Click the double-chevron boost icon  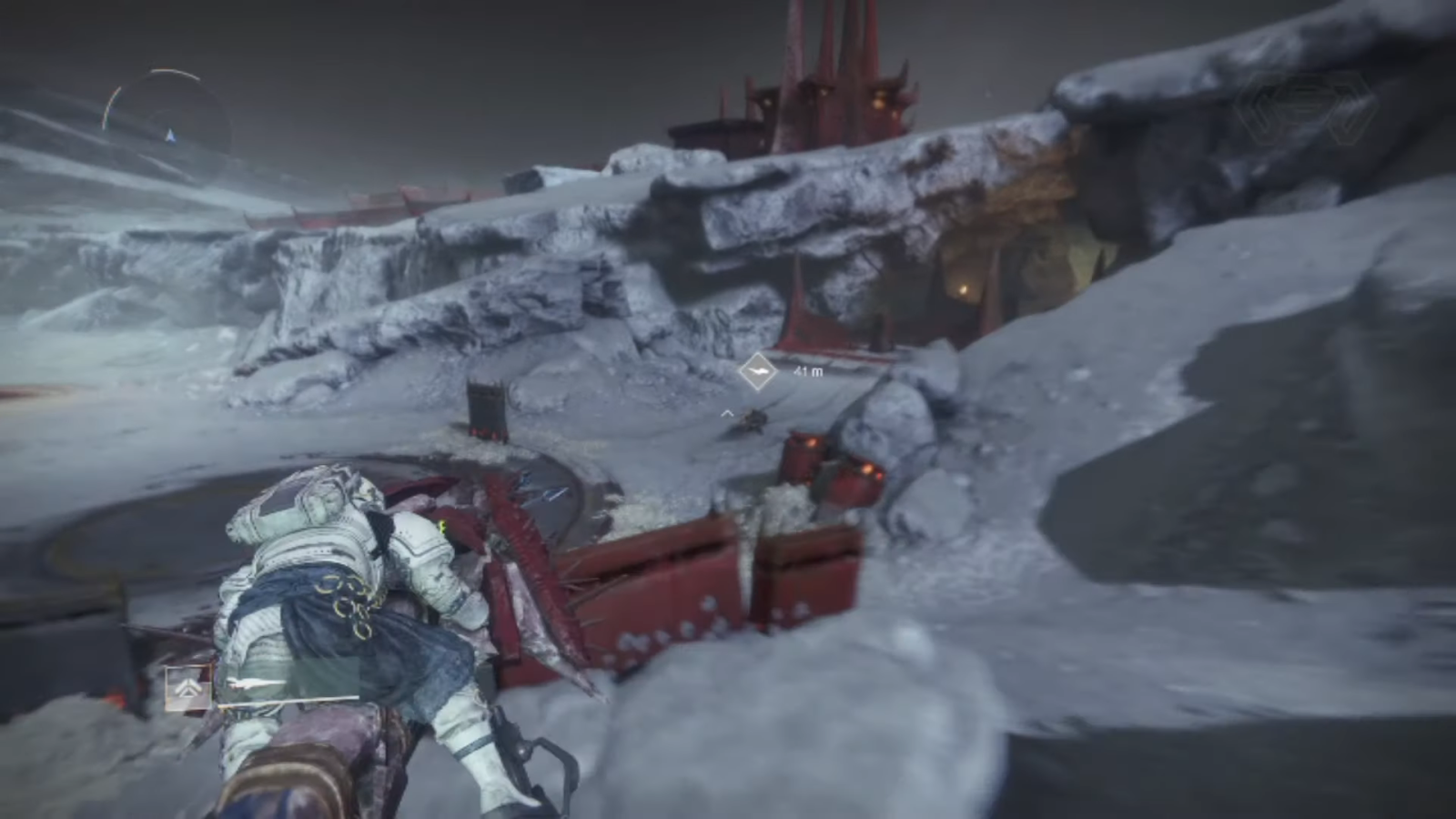(x=188, y=689)
